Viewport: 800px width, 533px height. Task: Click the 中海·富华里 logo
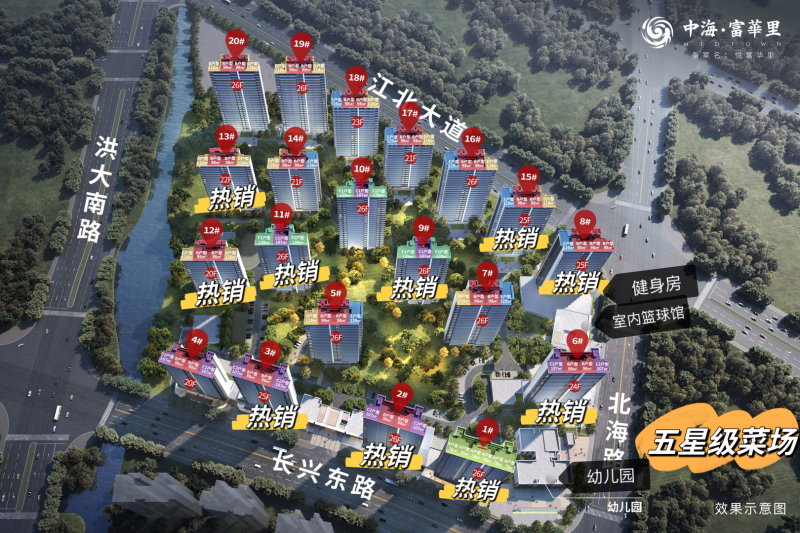click(x=711, y=31)
